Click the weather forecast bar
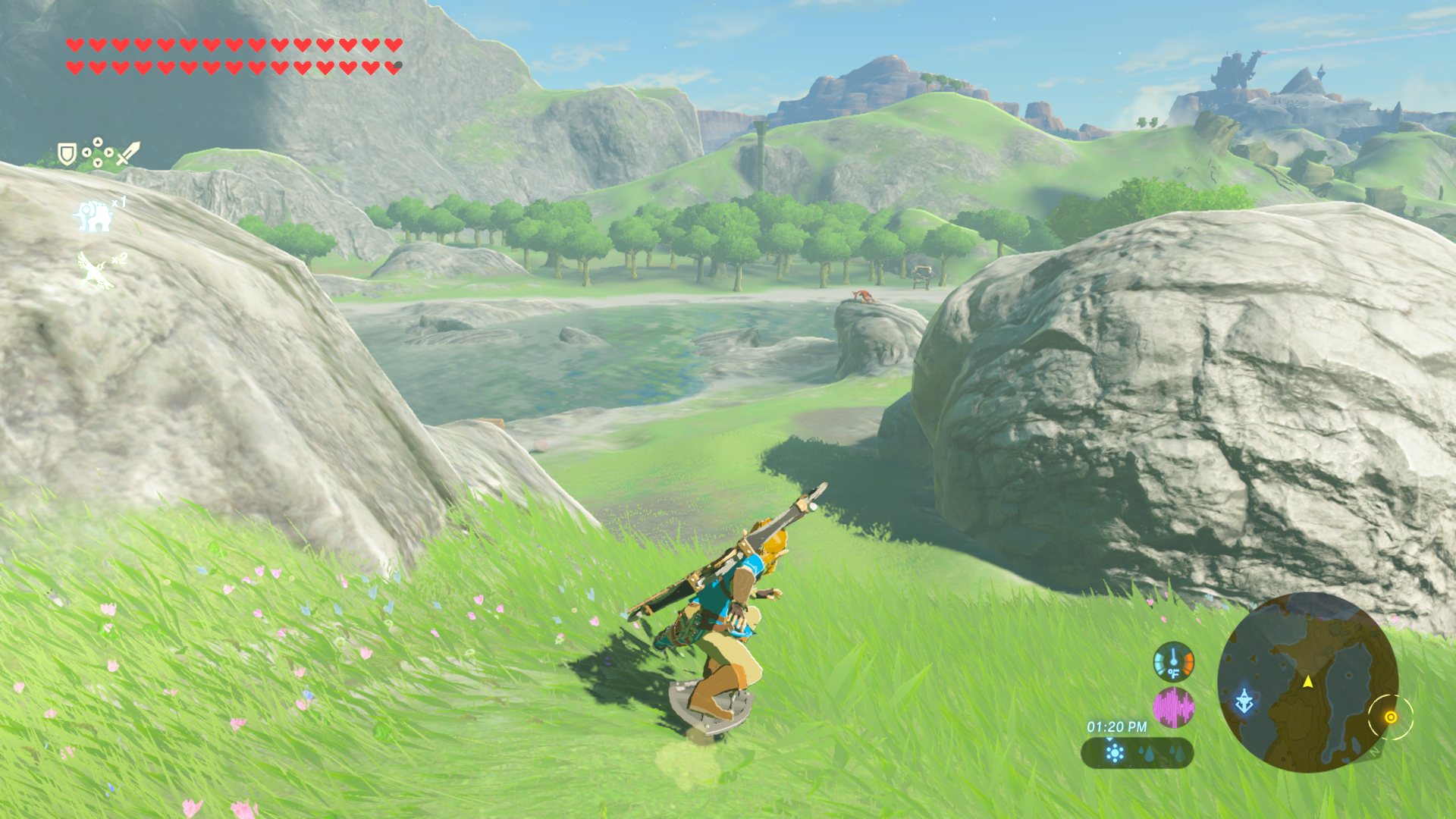Viewport: 1456px width, 819px height. tap(1137, 753)
